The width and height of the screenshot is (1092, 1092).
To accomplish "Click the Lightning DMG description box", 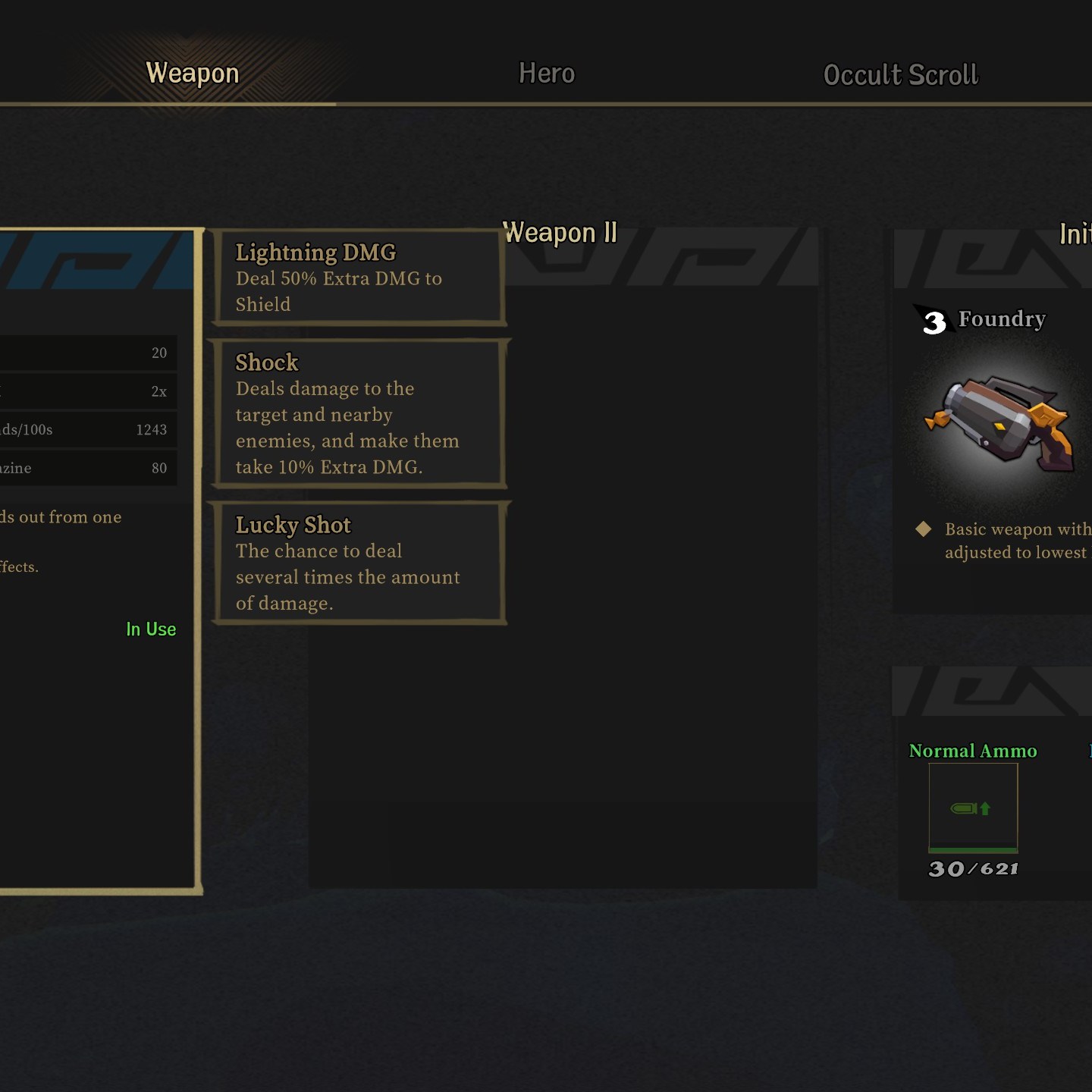I will (359, 278).
